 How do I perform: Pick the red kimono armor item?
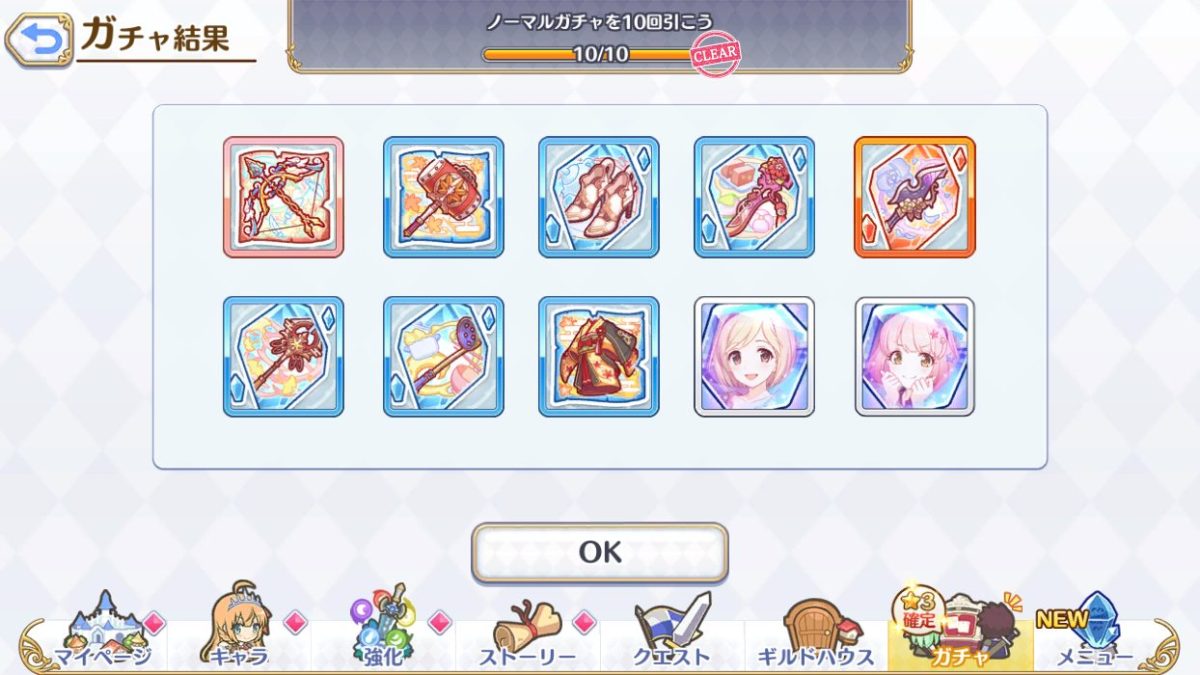coord(599,357)
